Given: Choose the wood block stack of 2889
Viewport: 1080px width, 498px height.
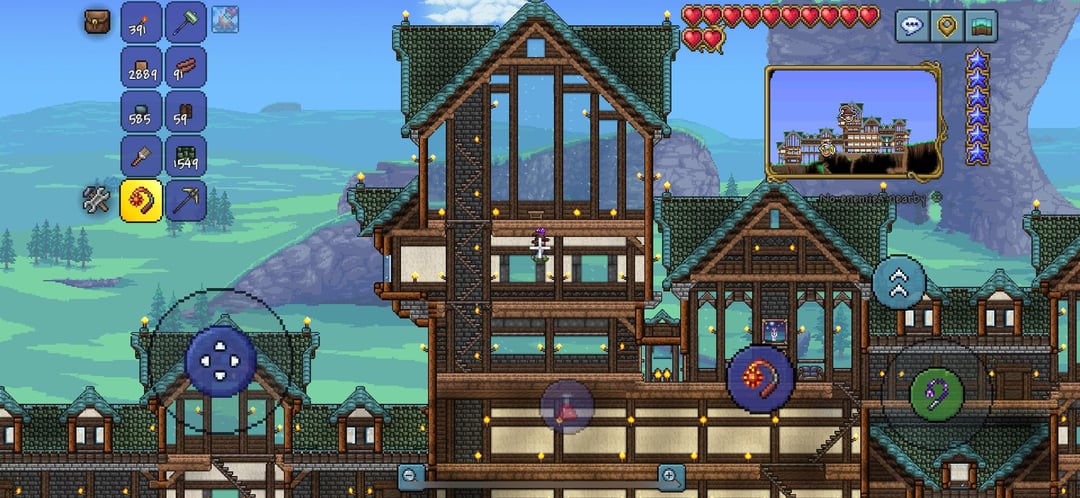Looking at the screenshot, I should pyautogui.click(x=141, y=67).
